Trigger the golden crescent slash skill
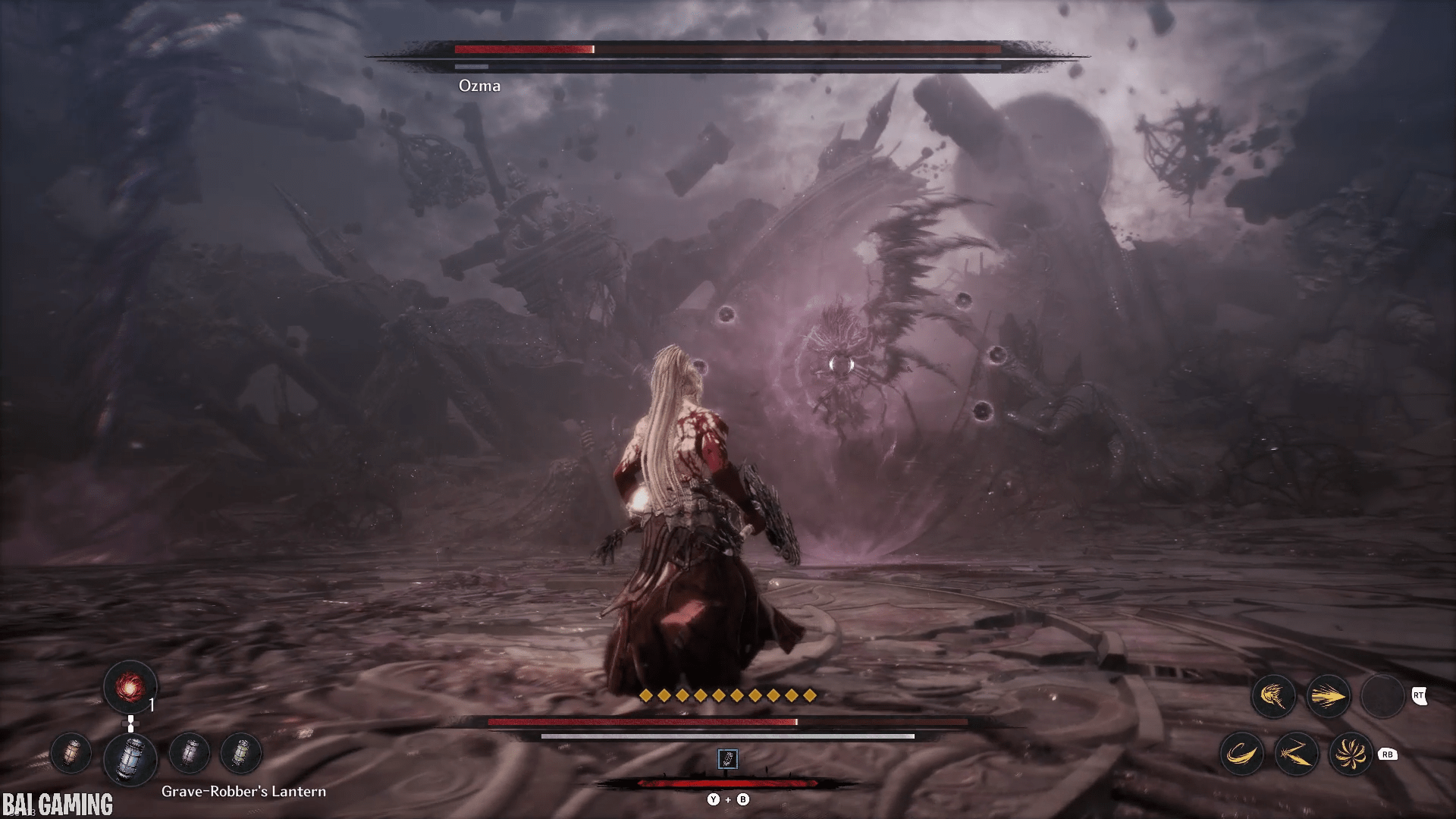The image size is (1456, 819). pyautogui.click(x=1241, y=755)
